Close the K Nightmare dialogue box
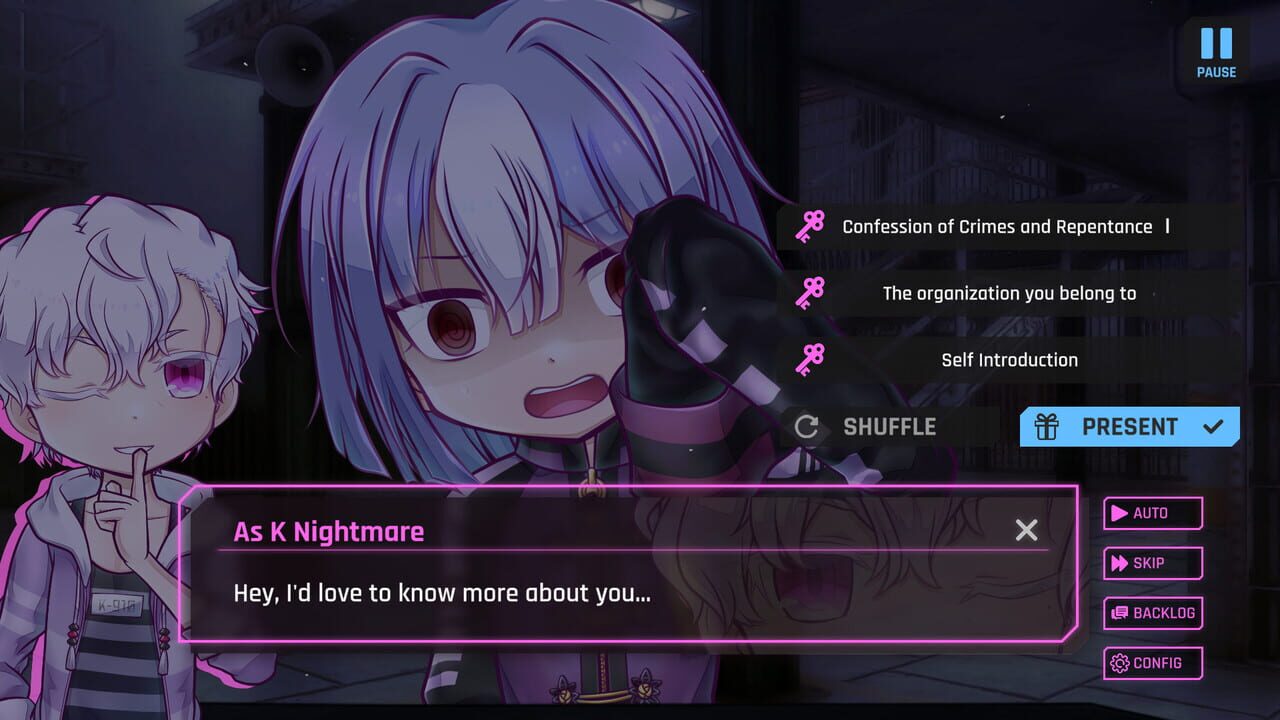Viewport: 1280px width, 720px height. (1026, 530)
